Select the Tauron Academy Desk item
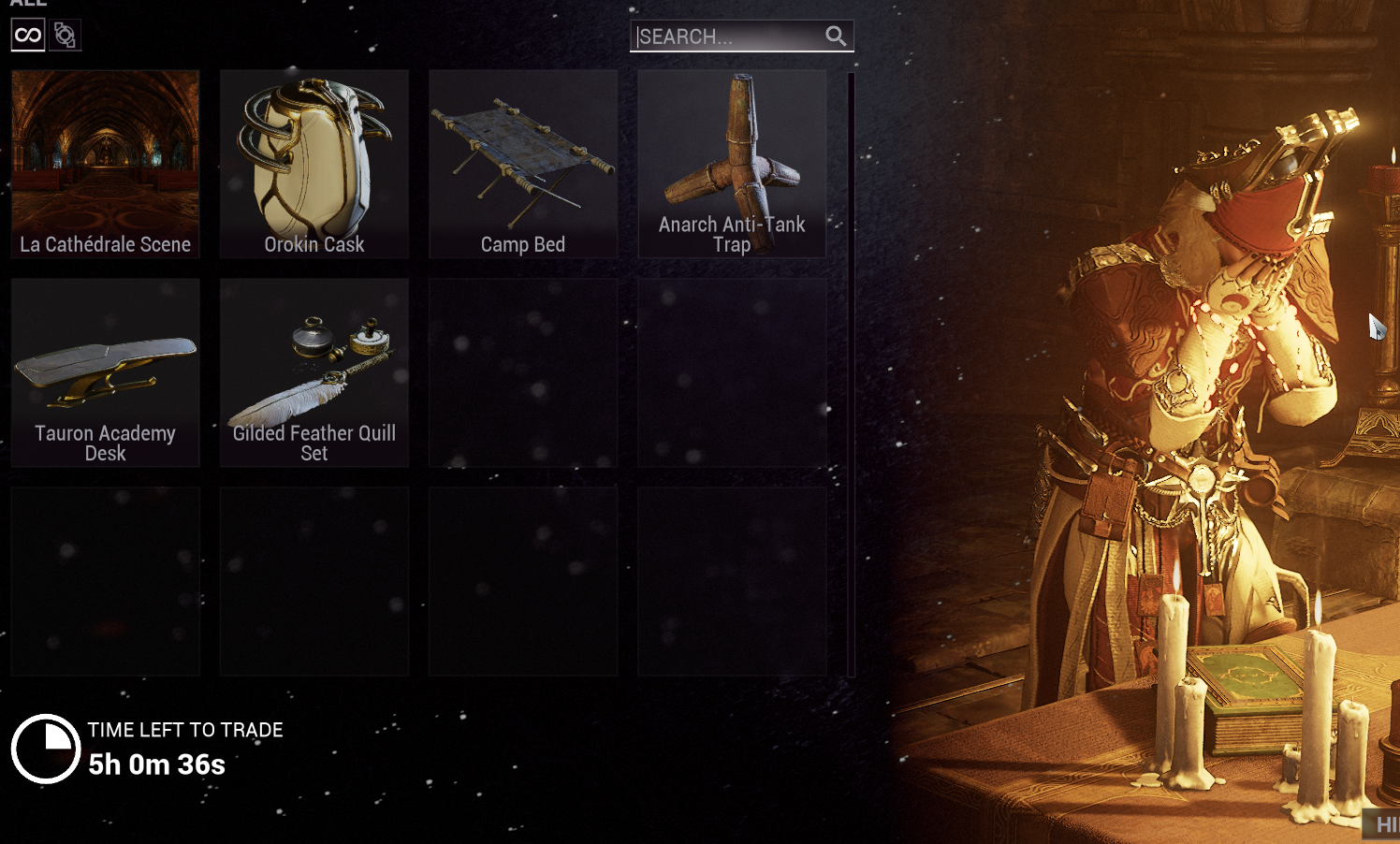The image size is (1400, 844). [106, 372]
